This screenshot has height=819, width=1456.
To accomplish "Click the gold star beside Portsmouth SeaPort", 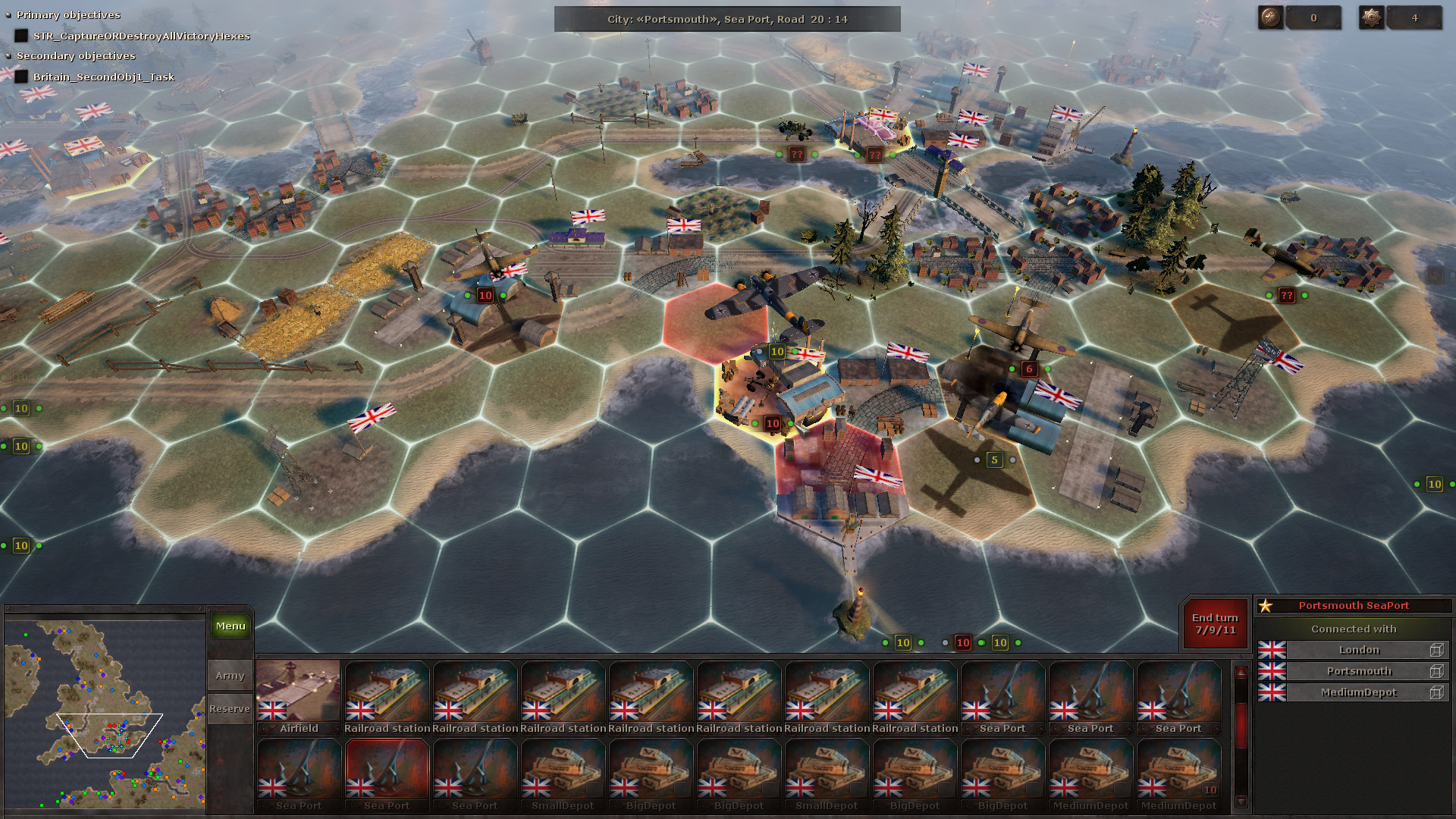I will coord(1266,606).
